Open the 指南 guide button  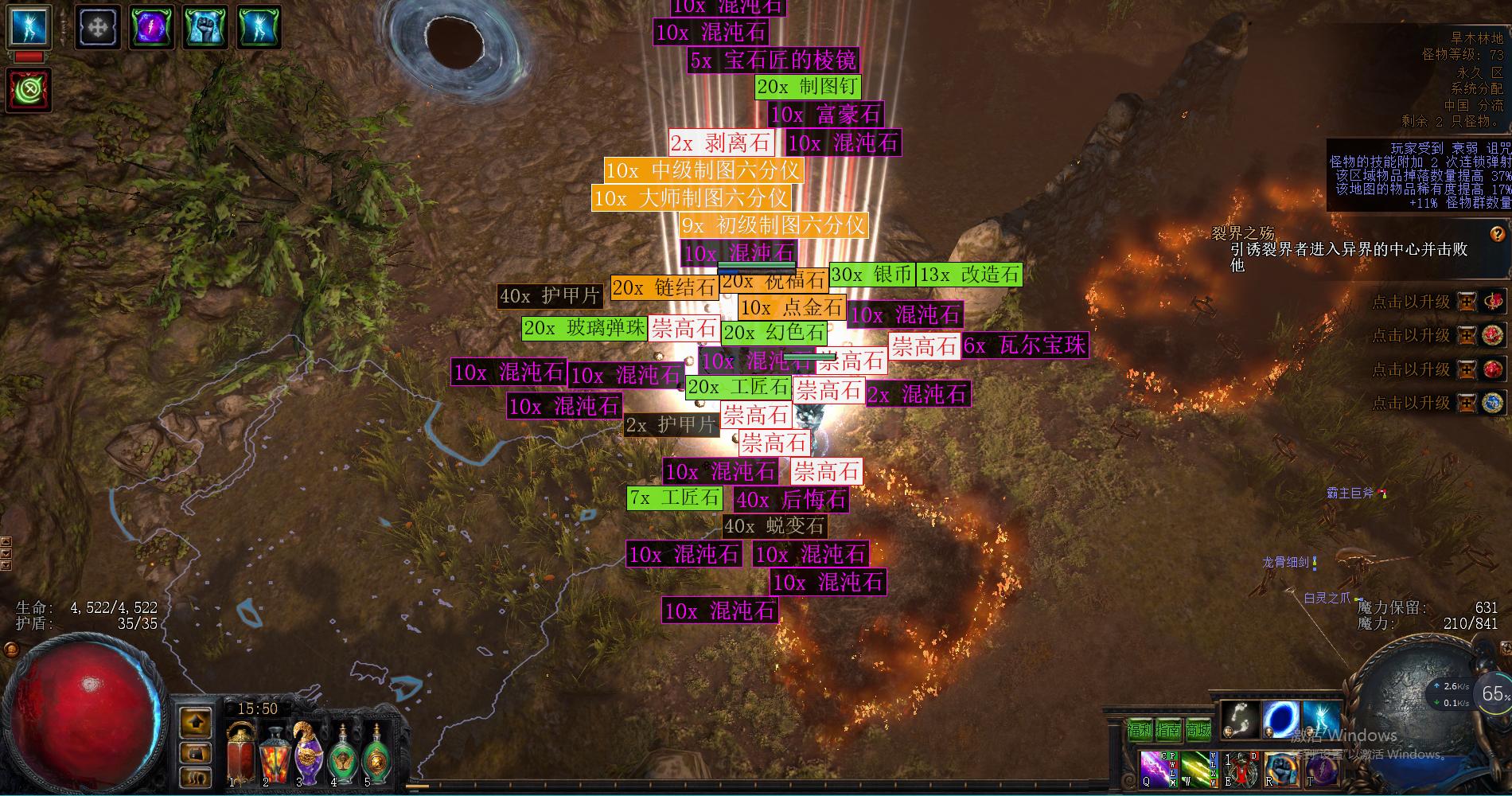pos(1169,729)
